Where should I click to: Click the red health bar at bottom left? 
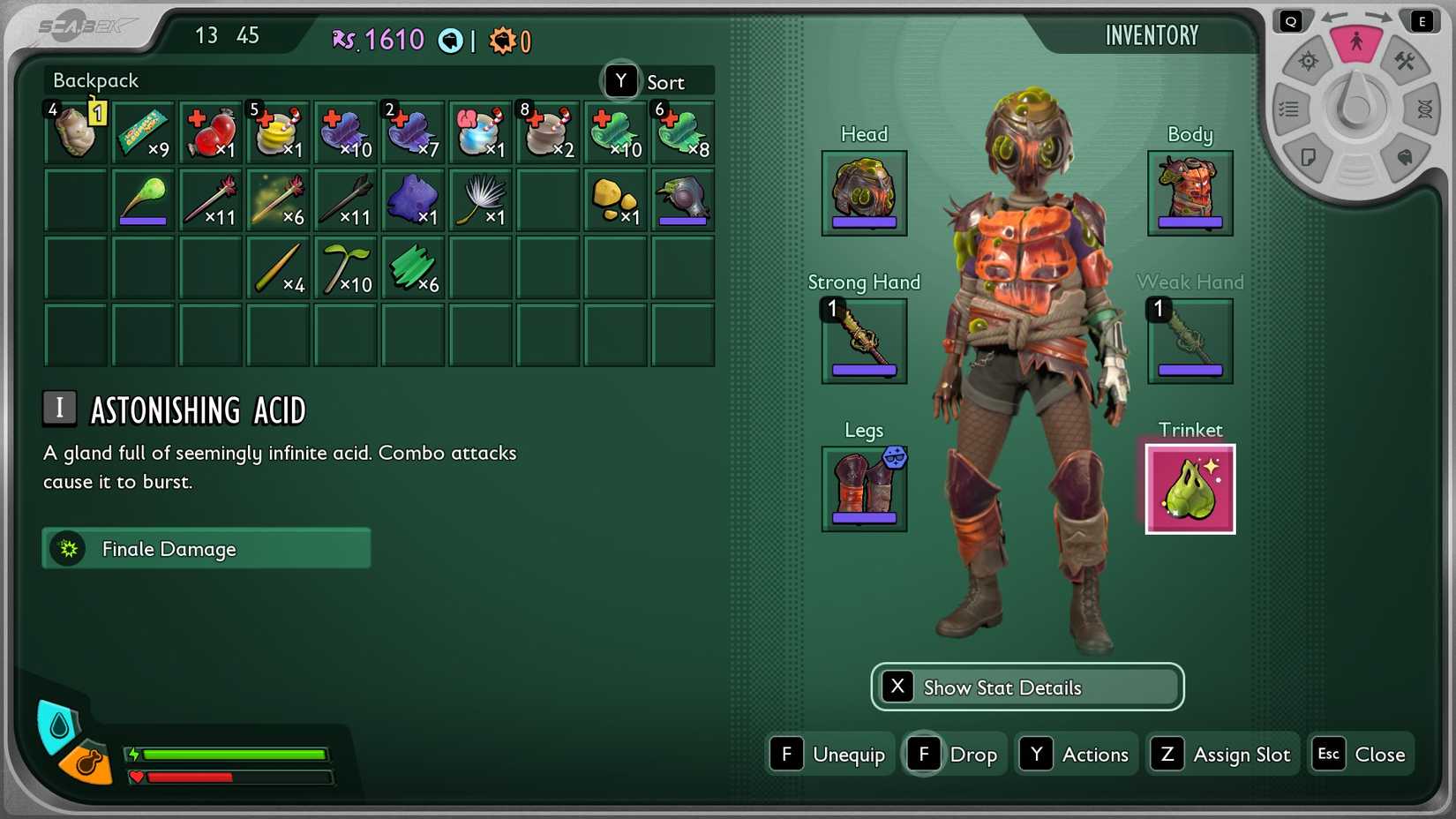point(229,778)
